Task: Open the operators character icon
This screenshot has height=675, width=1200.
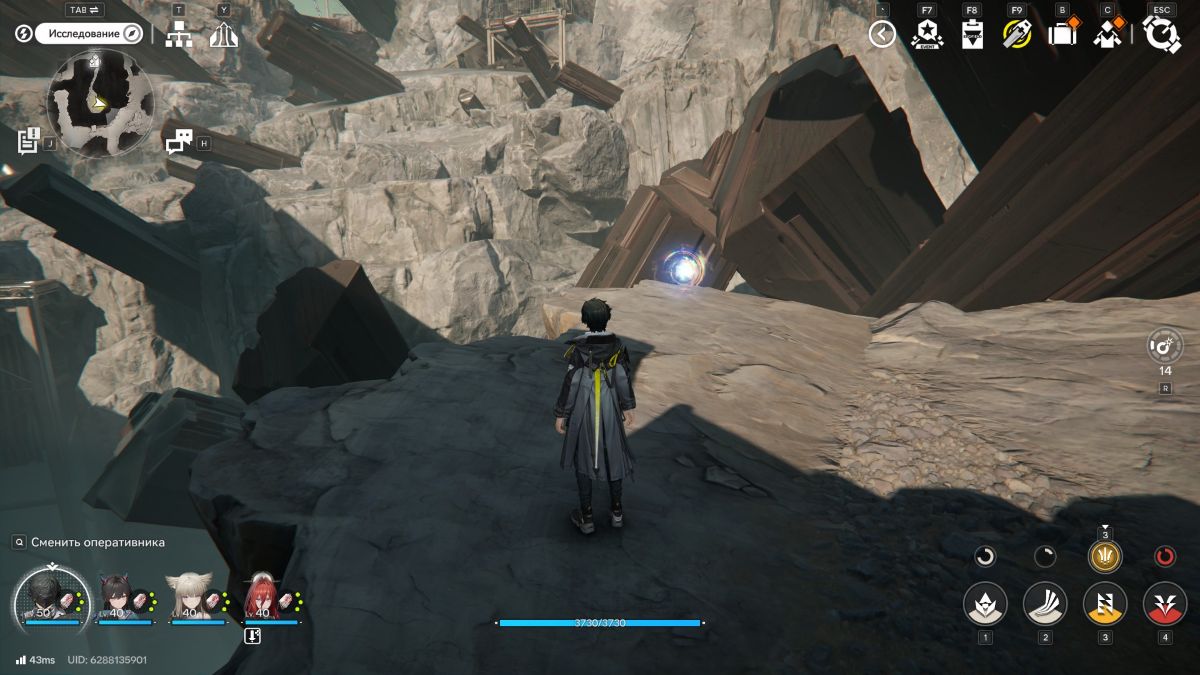Action: click(1107, 34)
